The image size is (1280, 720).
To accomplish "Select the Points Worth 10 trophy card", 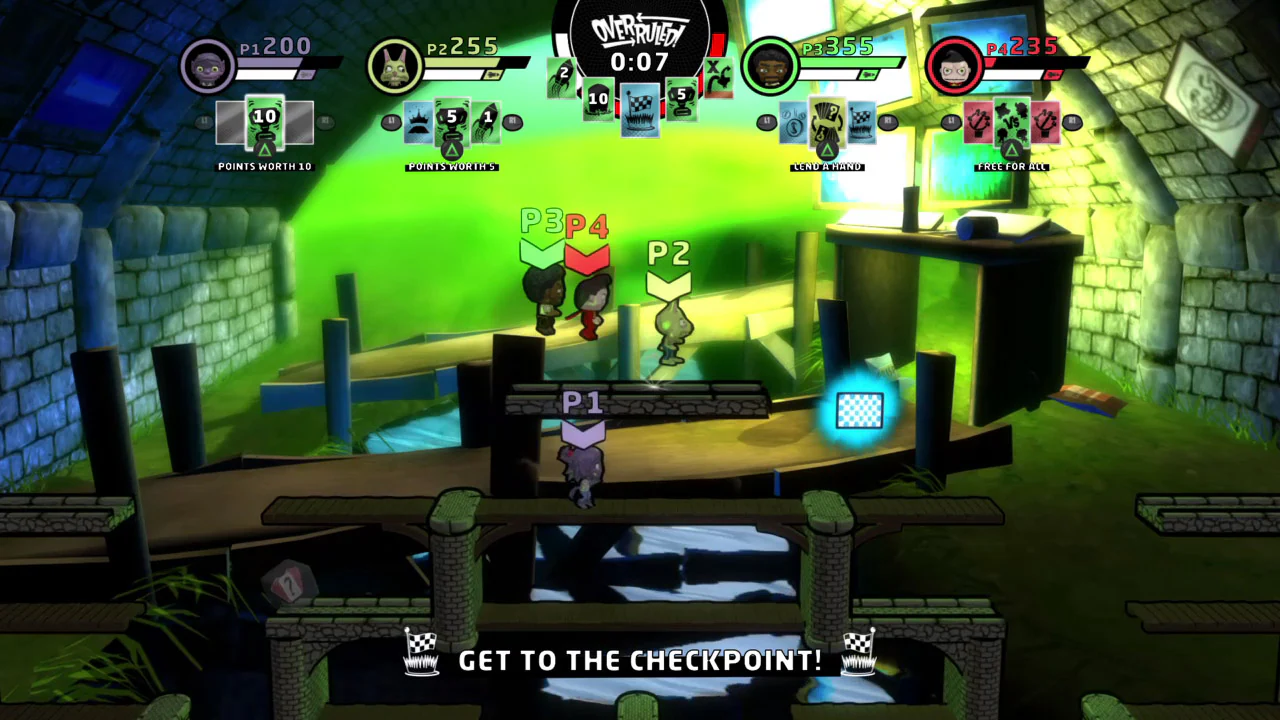I will tap(264, 122).
